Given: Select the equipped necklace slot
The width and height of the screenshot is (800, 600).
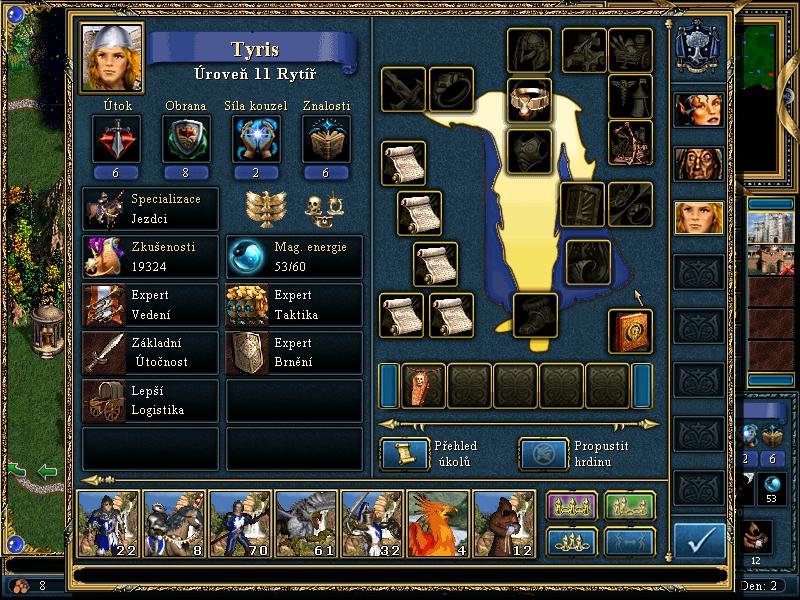Looking at the screenshot, I should pyautogui.click(x=530, y=101).
